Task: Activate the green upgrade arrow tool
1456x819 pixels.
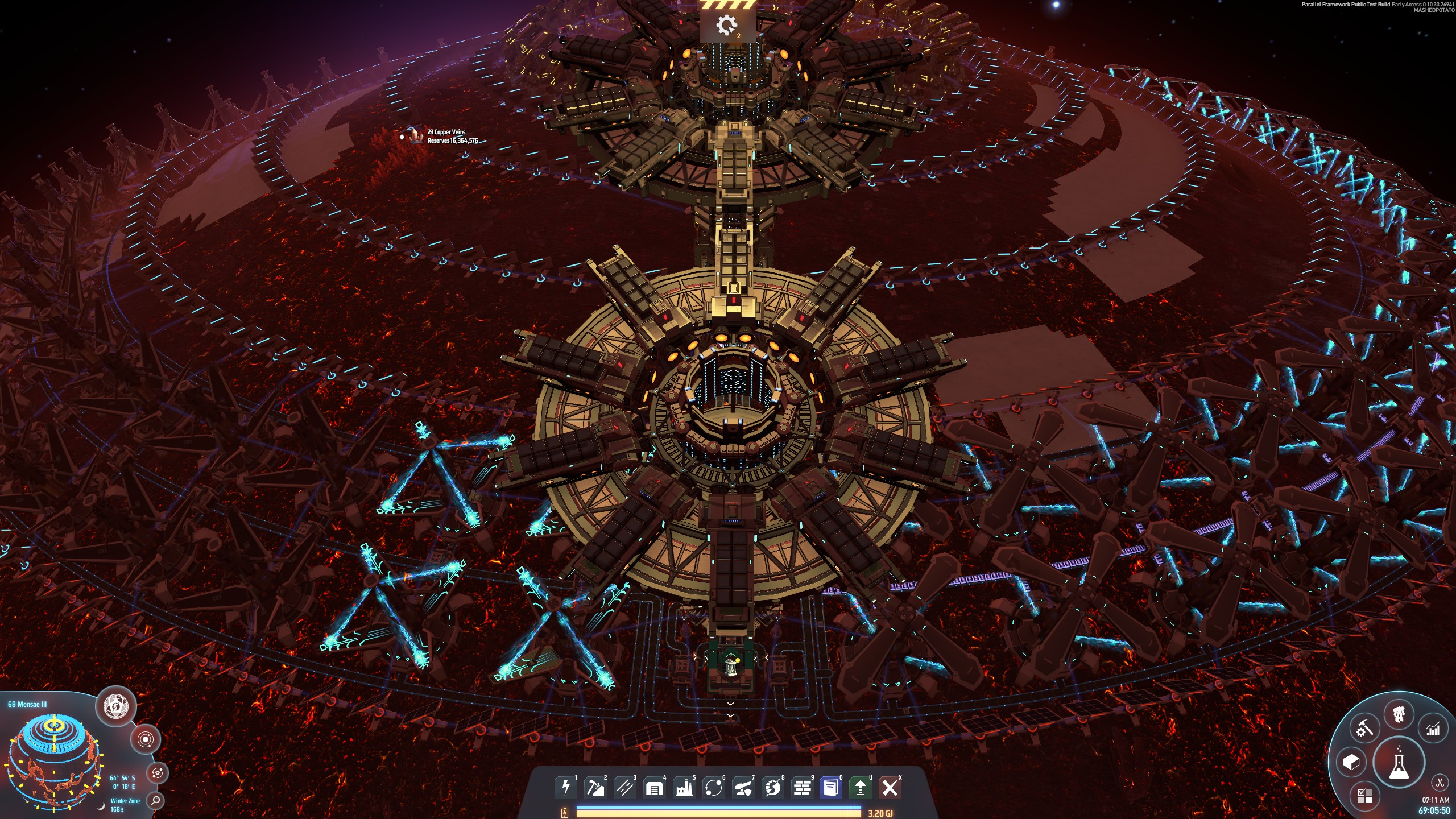Action: (x=861, y=788)
